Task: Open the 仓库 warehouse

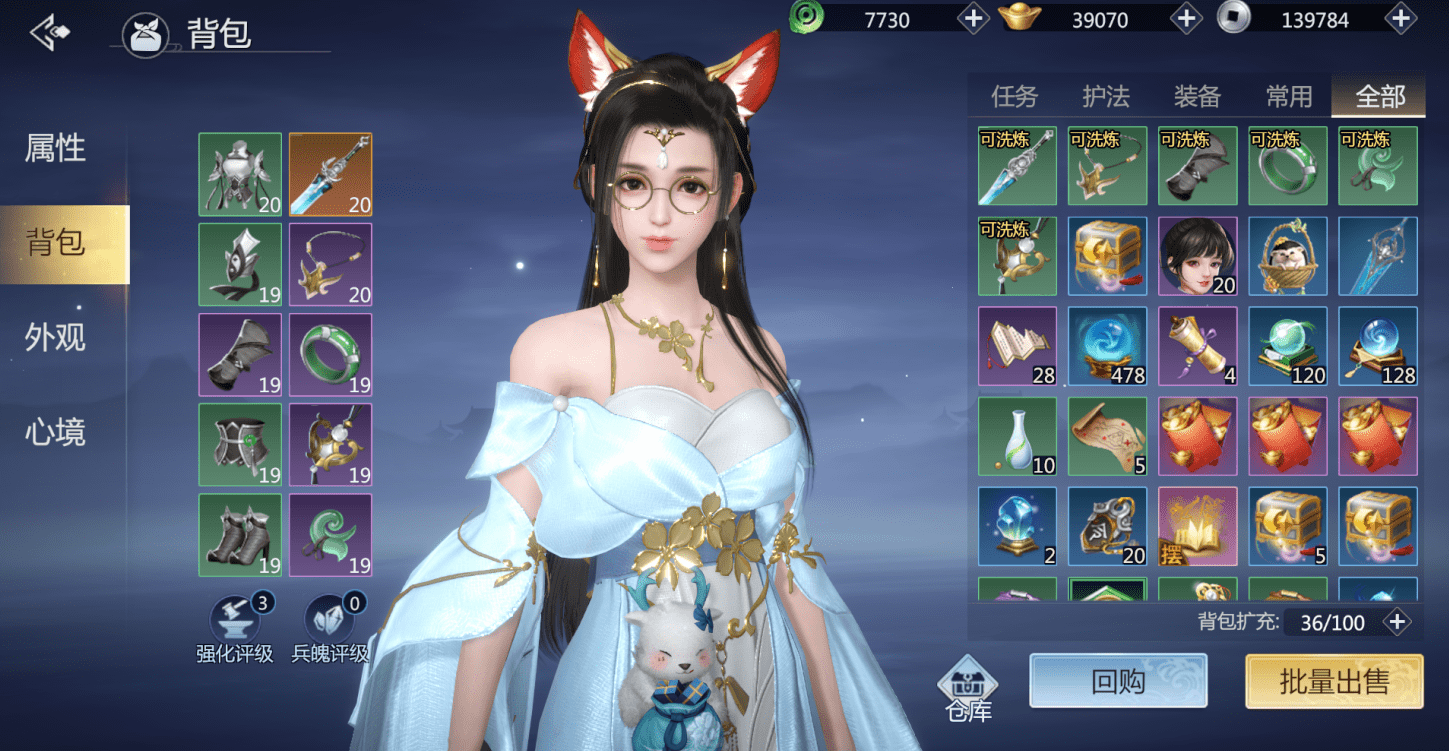Action: [968, 688]
